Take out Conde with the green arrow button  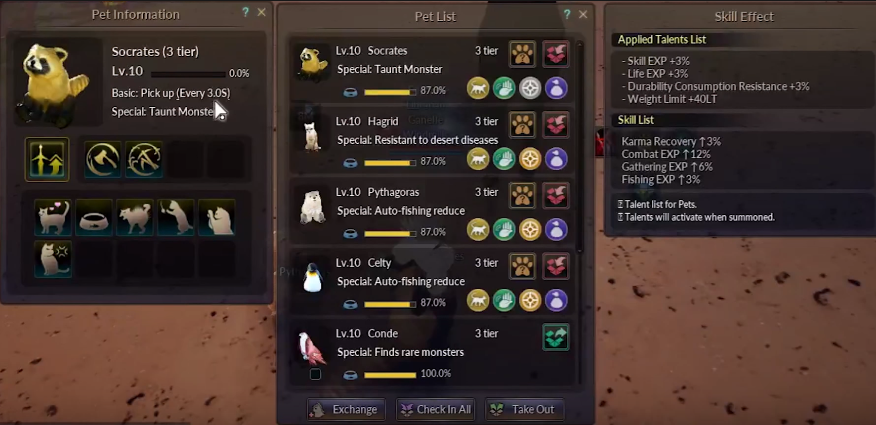coord(555,337)
